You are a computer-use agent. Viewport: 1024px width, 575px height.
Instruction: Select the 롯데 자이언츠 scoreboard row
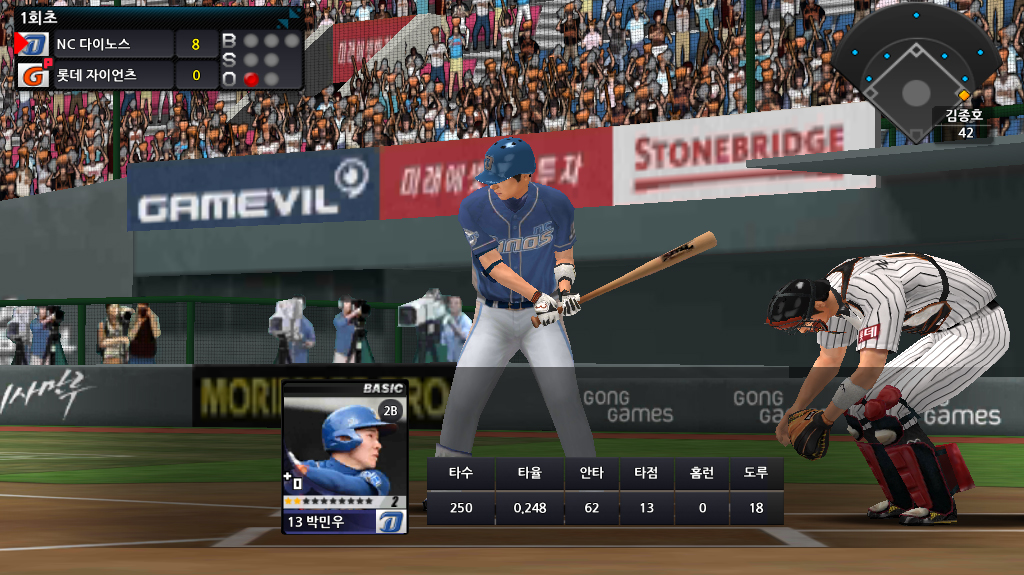(x=110, y=75)
